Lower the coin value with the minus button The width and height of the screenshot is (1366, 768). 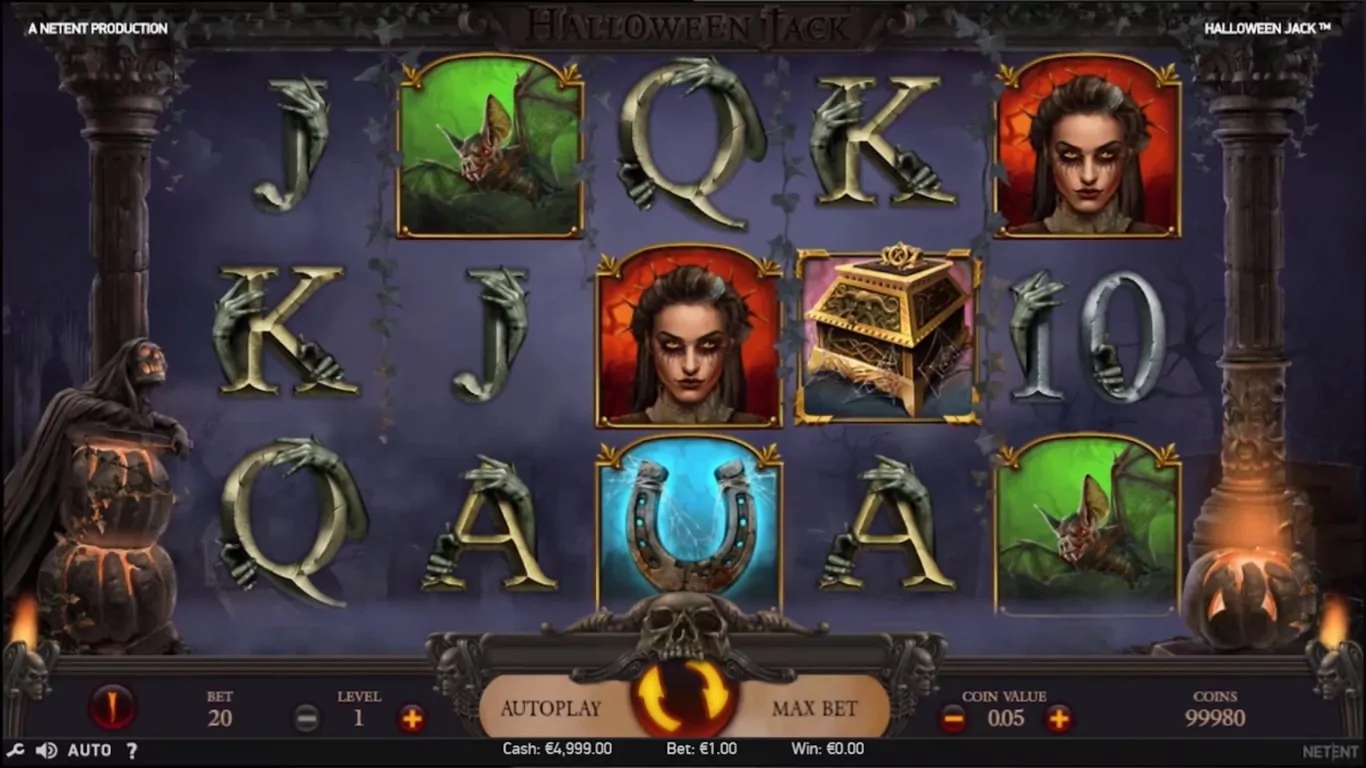(x=952, y=718)
